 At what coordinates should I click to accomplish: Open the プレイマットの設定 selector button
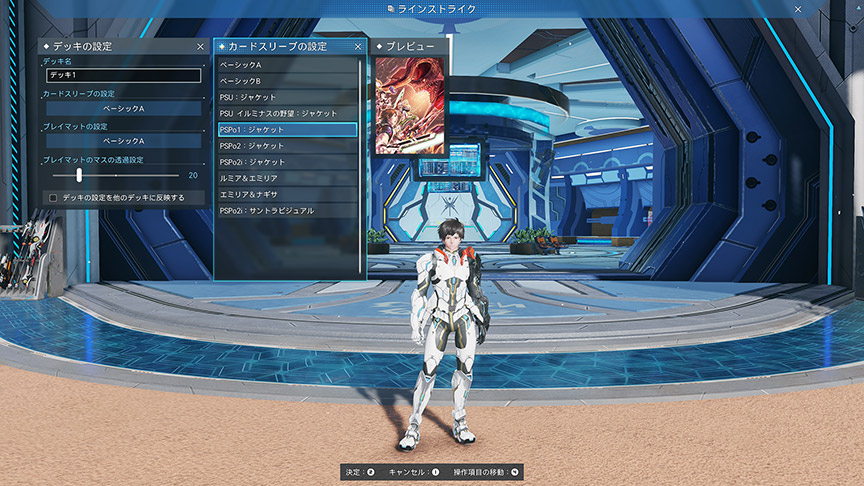tap(124, 141)
